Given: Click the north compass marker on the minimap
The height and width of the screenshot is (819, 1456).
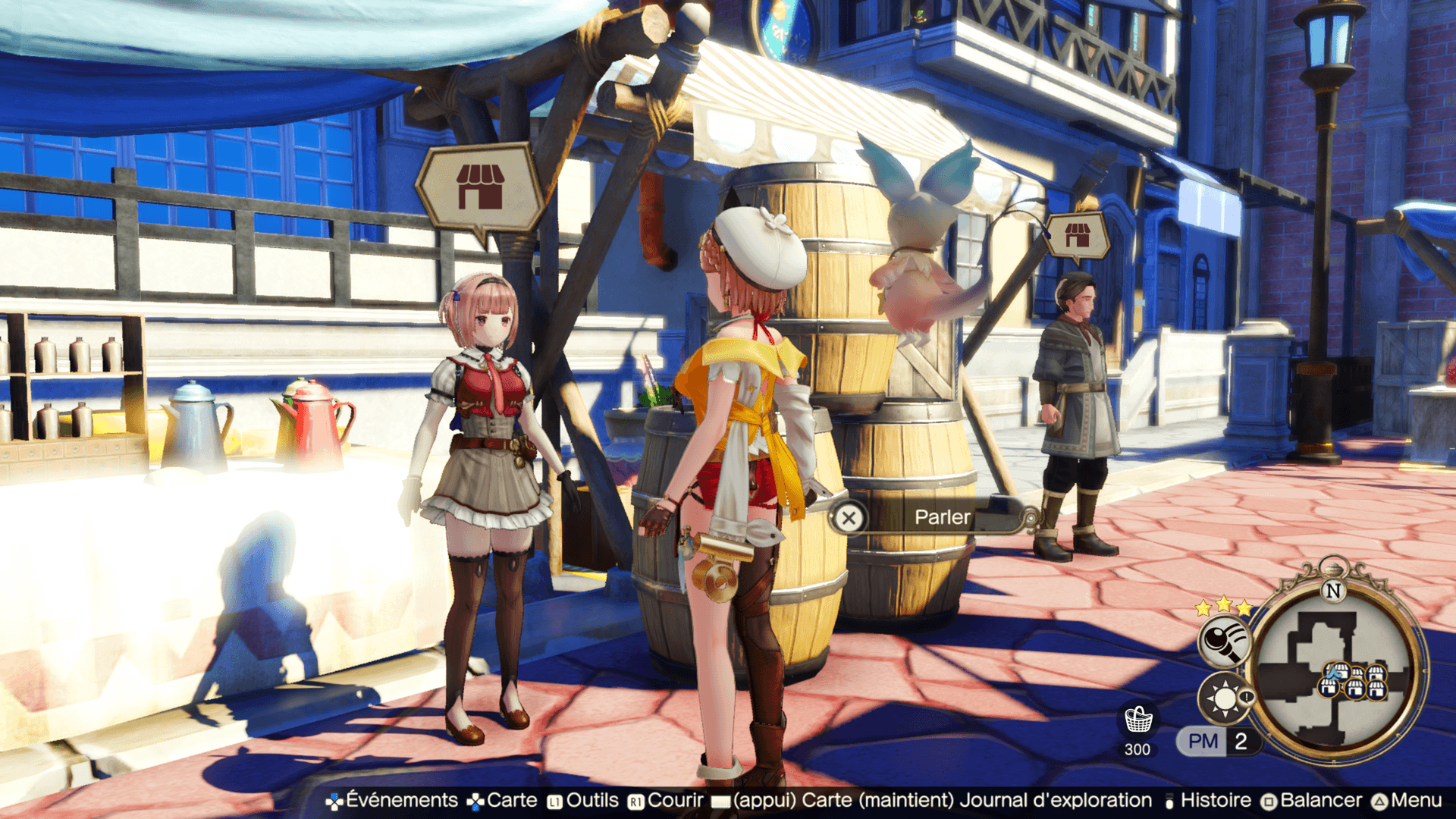Looking at the screenshot, I should [1332, 590].
